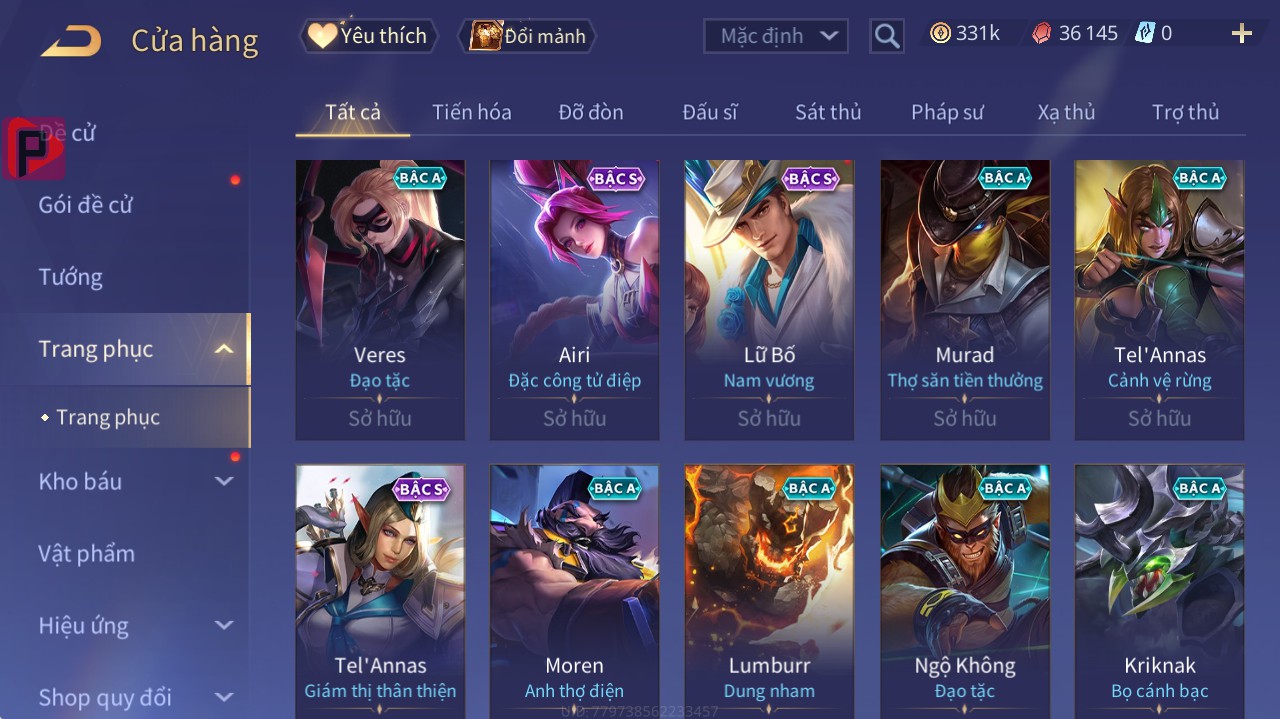
Task: Click the magnifying glass search button
Action: click(x=886, y=36)
